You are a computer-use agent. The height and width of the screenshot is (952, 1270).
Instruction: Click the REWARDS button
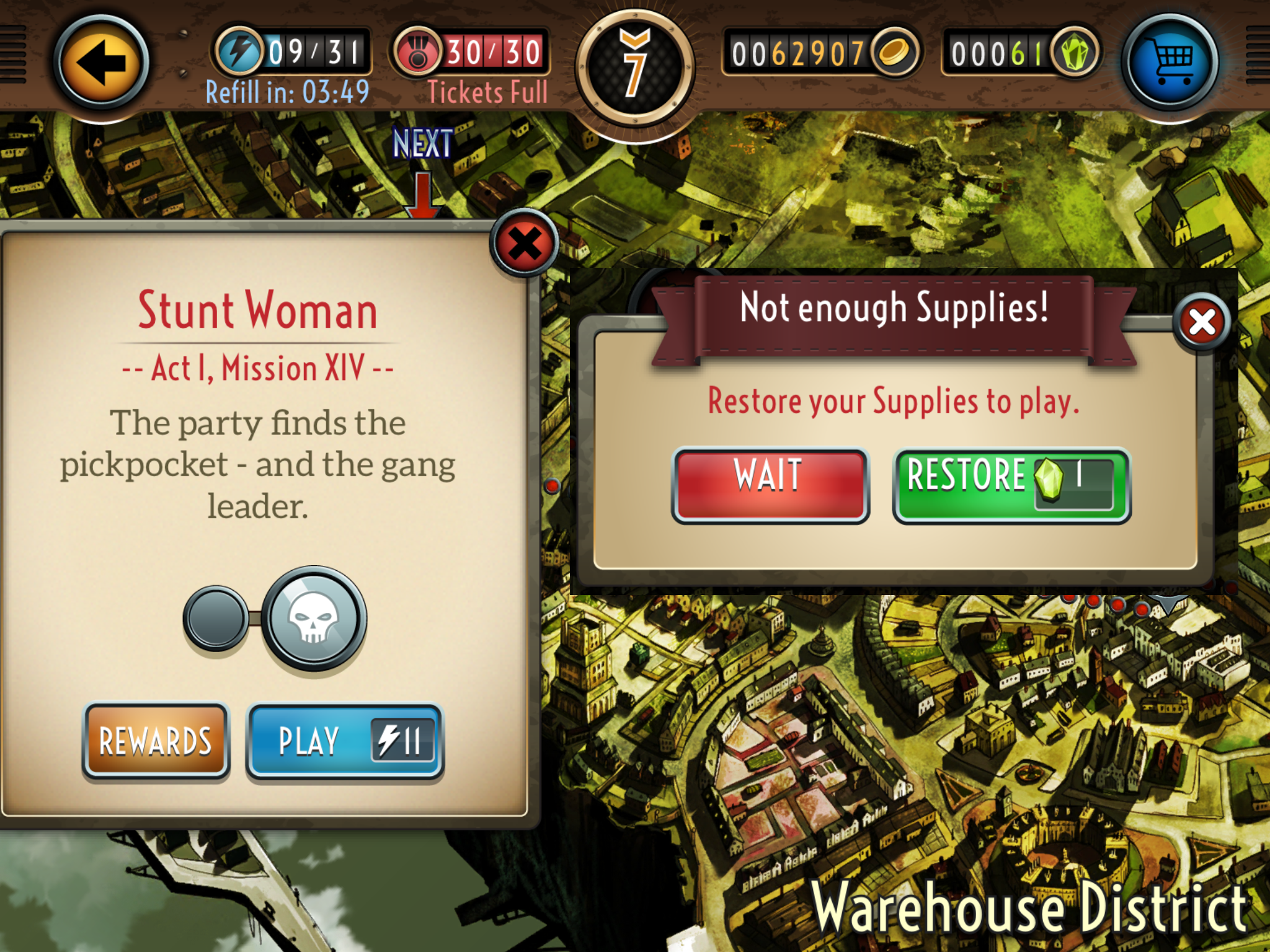(x=156, y=741)
